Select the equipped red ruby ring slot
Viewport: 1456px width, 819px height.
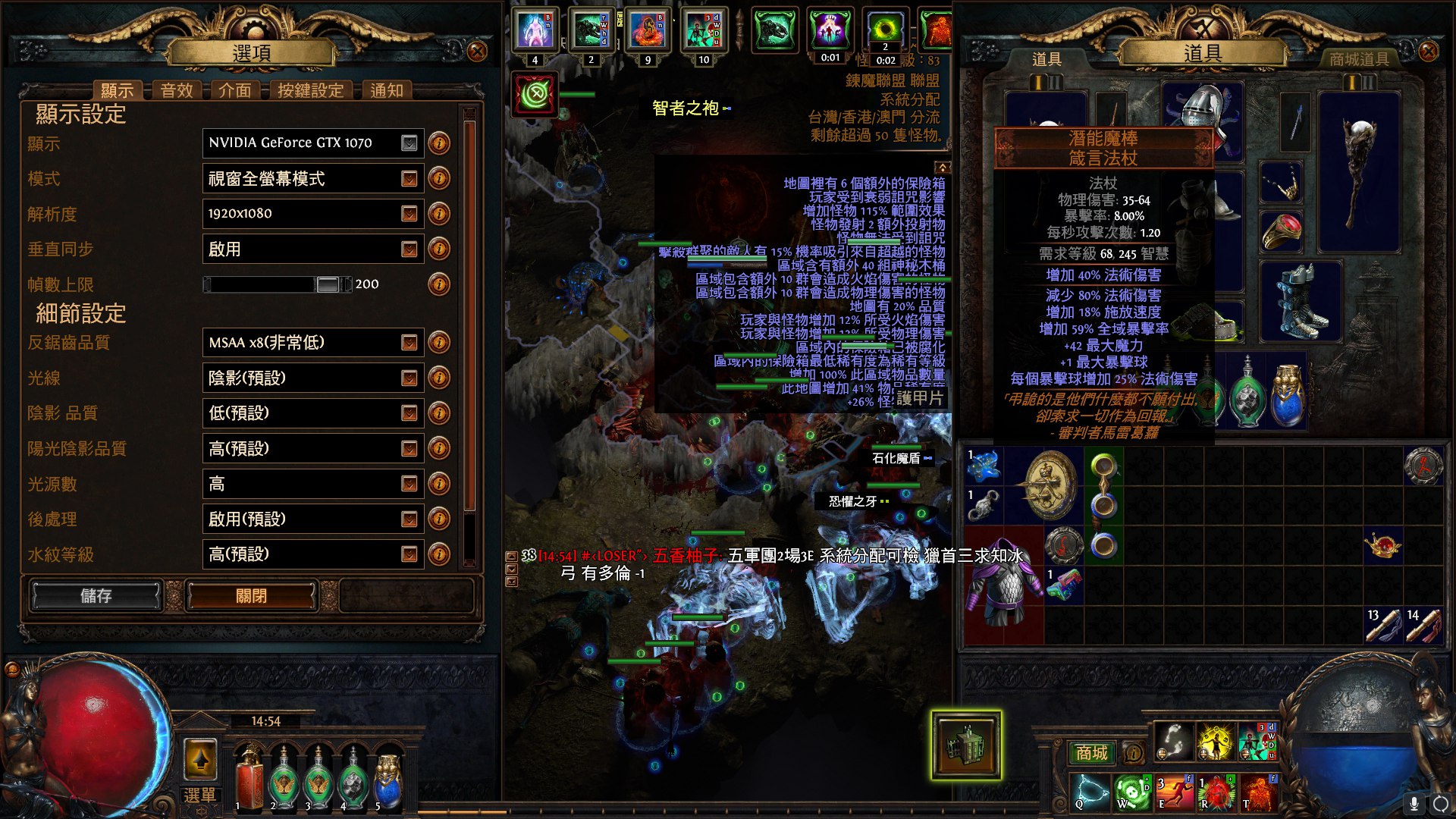1282,231
